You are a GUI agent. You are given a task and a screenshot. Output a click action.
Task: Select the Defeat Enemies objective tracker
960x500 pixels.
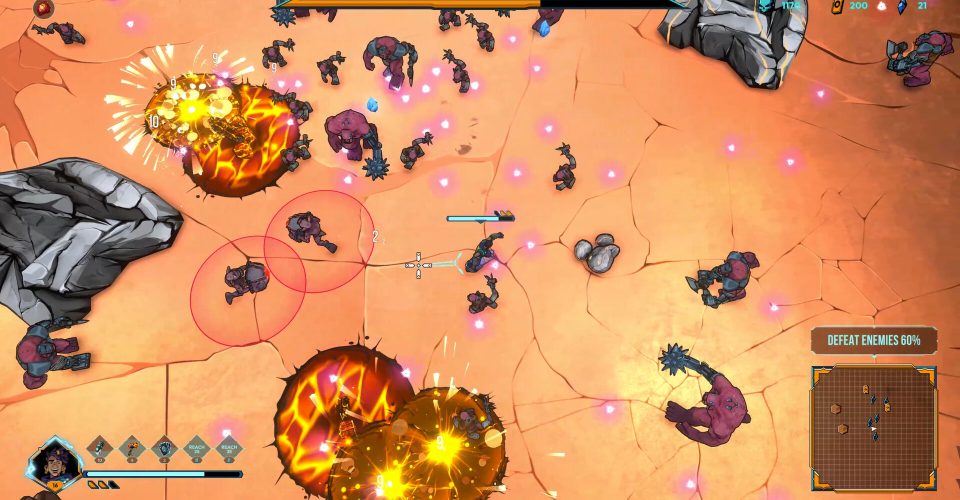873,340
